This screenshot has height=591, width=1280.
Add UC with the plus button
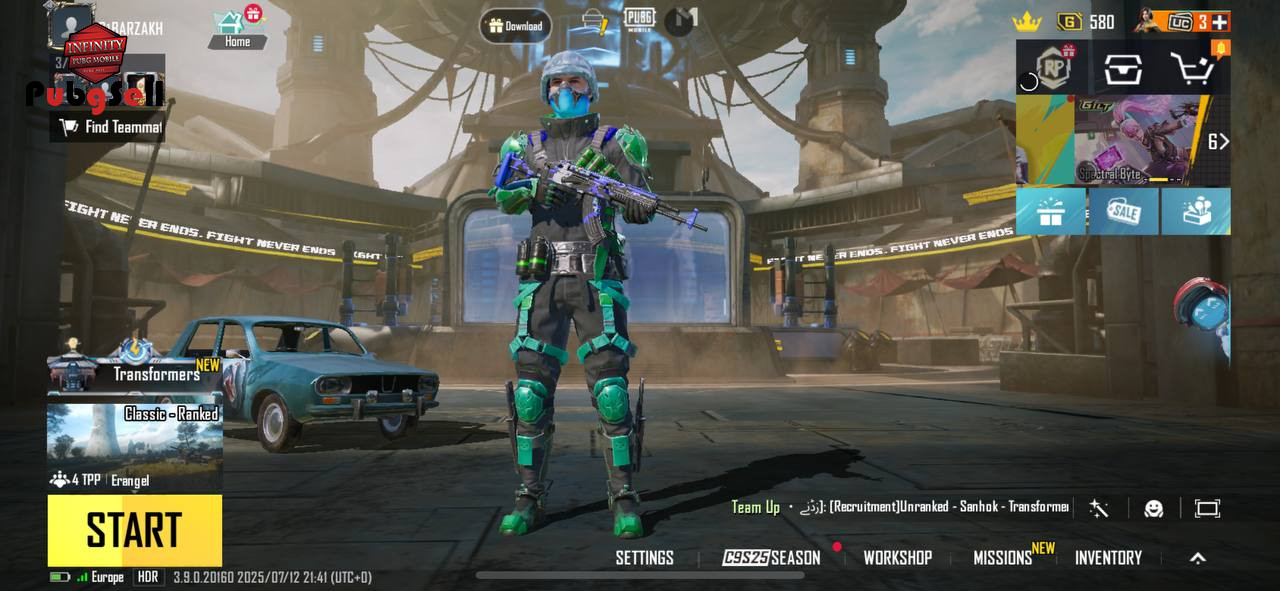pyautogui.click(x=1219, y=21)
